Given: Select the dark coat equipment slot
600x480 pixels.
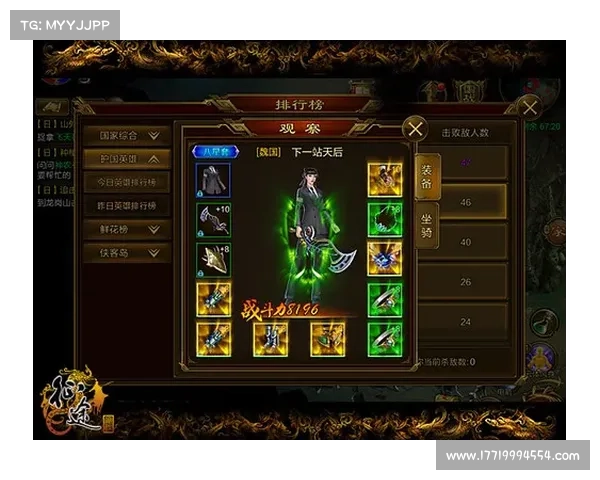Looking at the screenshot, I should [x=213, y=179].
